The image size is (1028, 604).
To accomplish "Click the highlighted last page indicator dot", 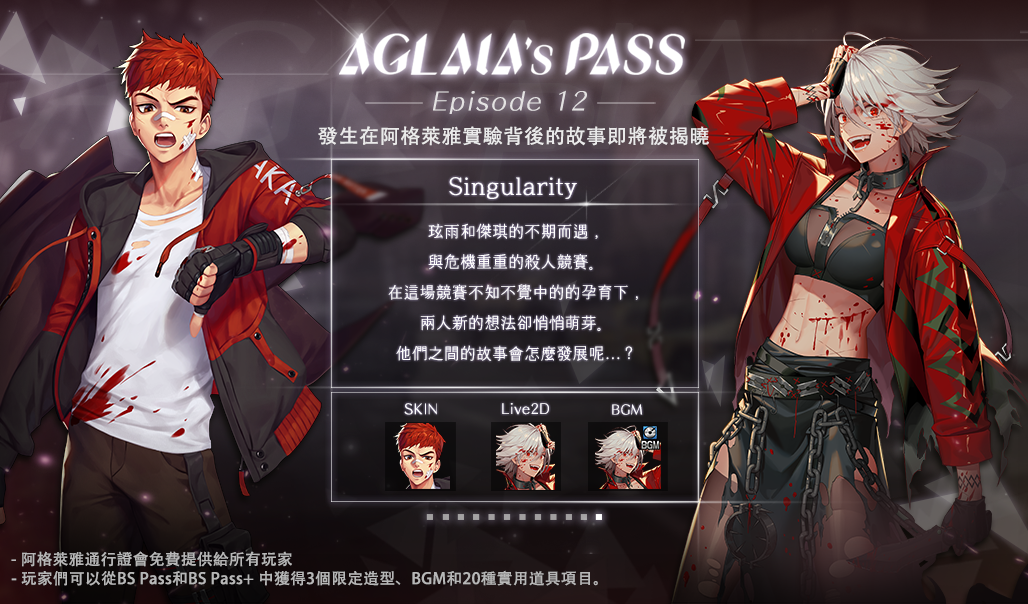I will [599, 517].
